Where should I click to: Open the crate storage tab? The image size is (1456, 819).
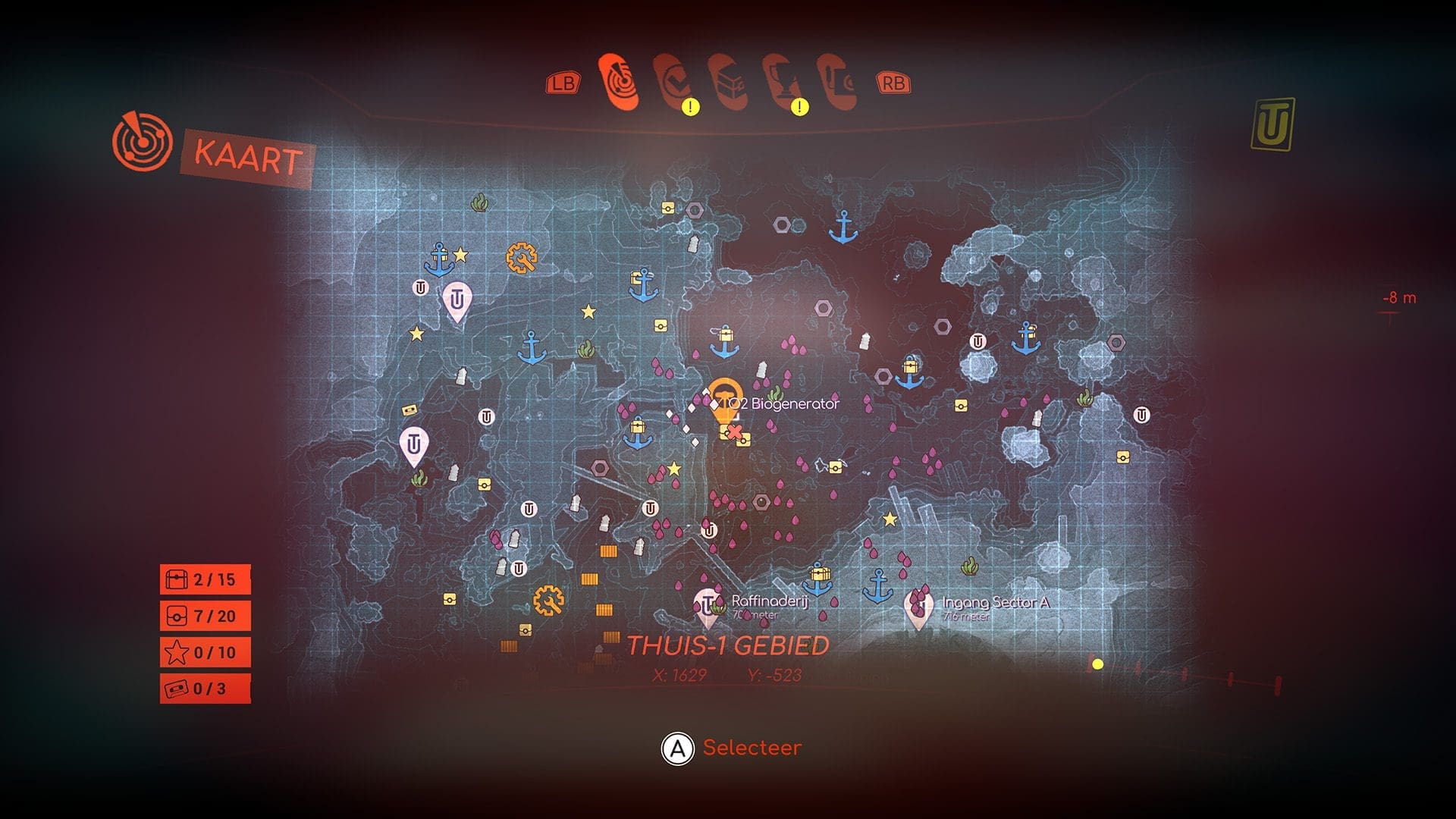(729, 80)
